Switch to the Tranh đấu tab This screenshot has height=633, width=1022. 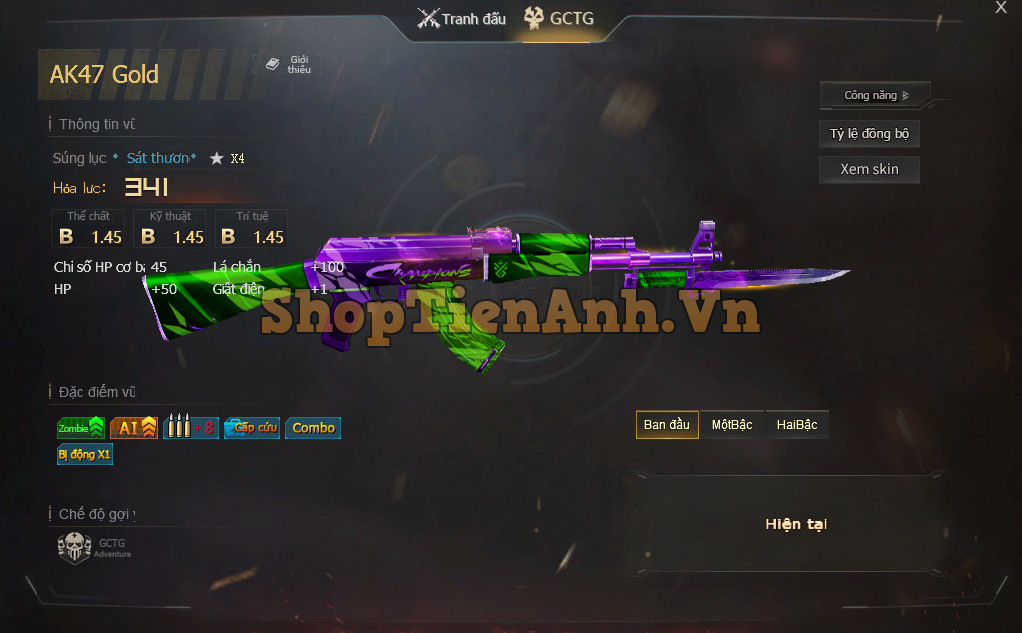pyautogui.click(x=462, y=18)
